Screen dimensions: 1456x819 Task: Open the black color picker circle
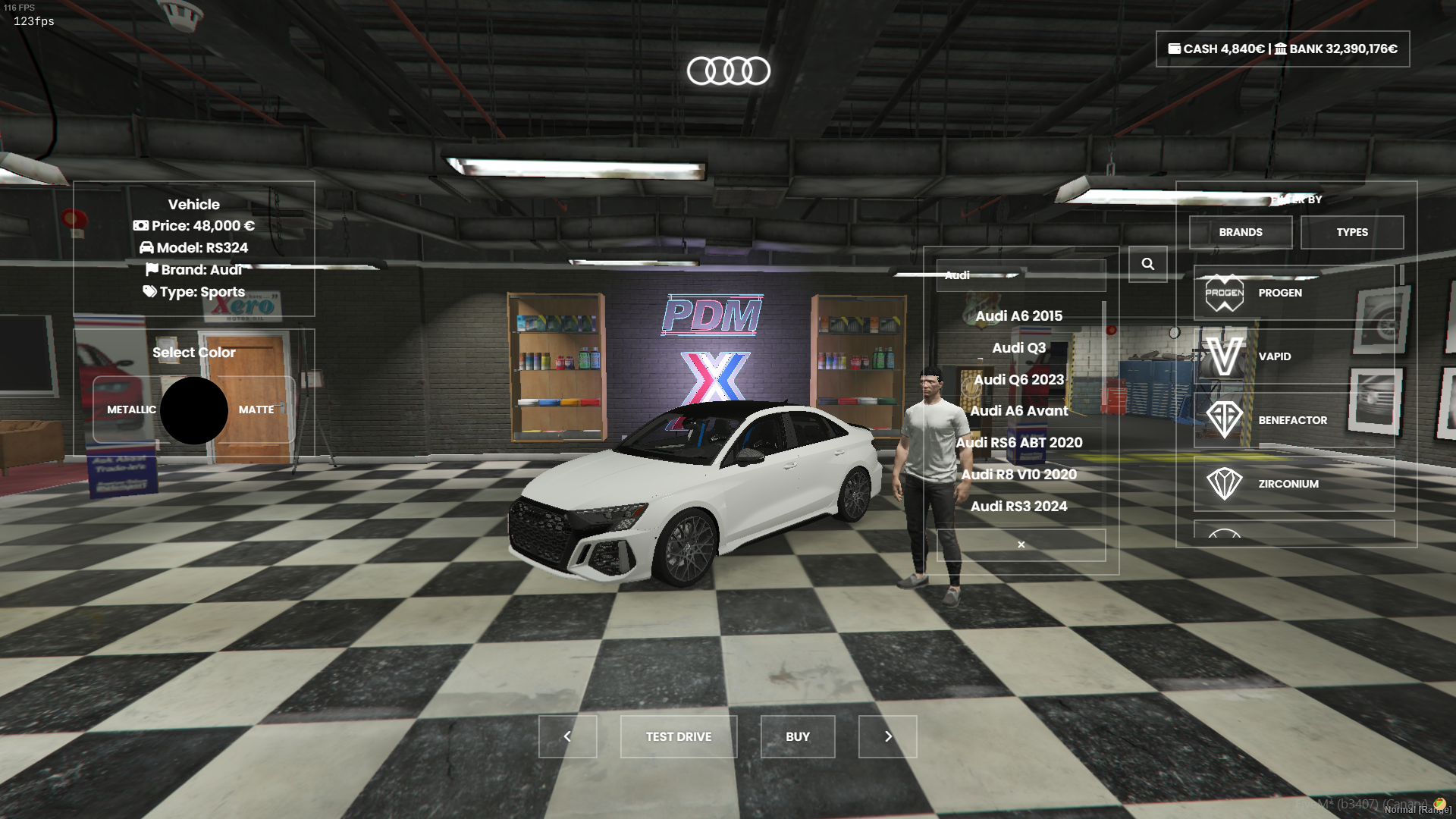click(x=194, y=410)
